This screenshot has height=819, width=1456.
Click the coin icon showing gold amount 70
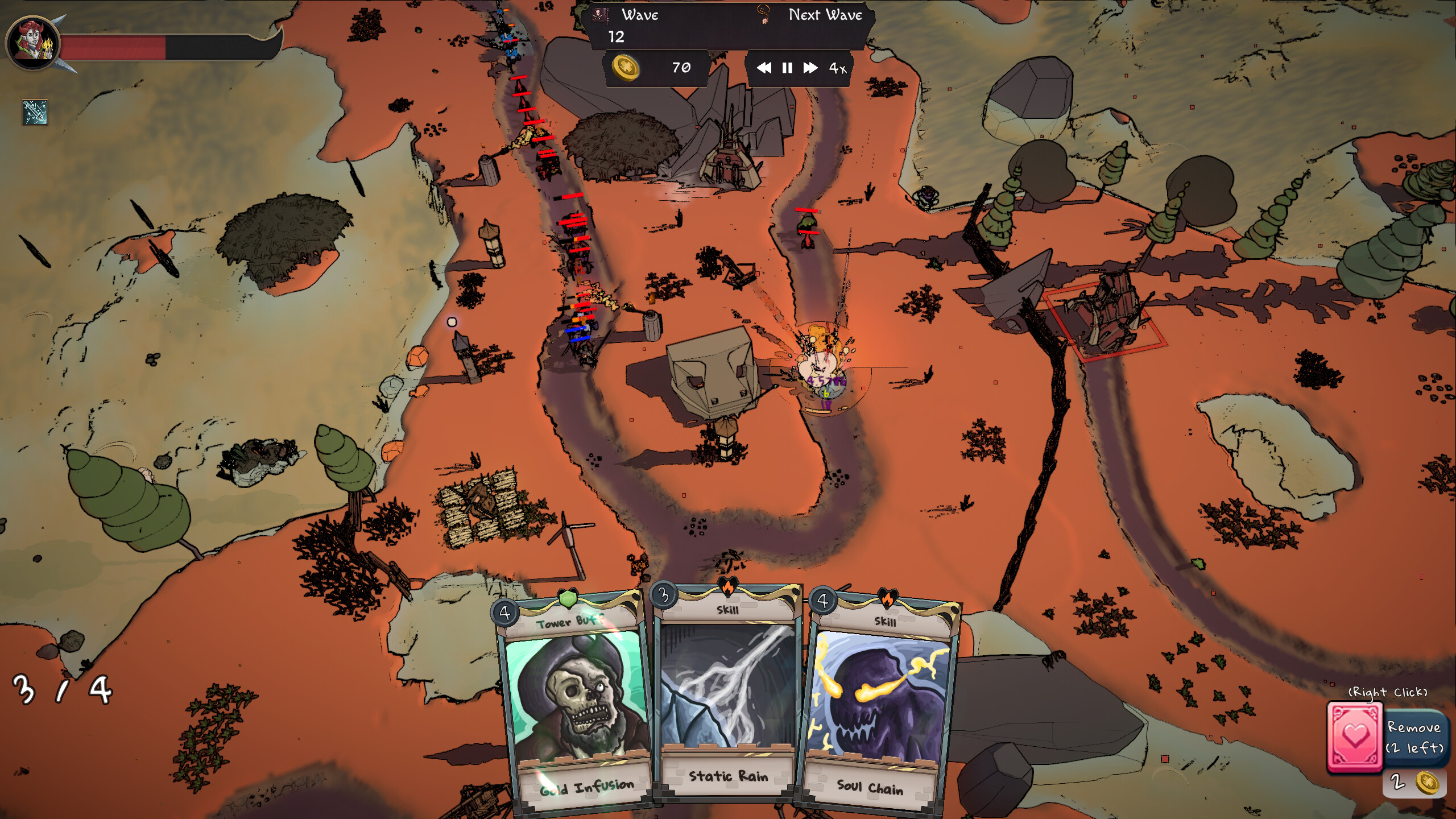click(x=626, y=69)
